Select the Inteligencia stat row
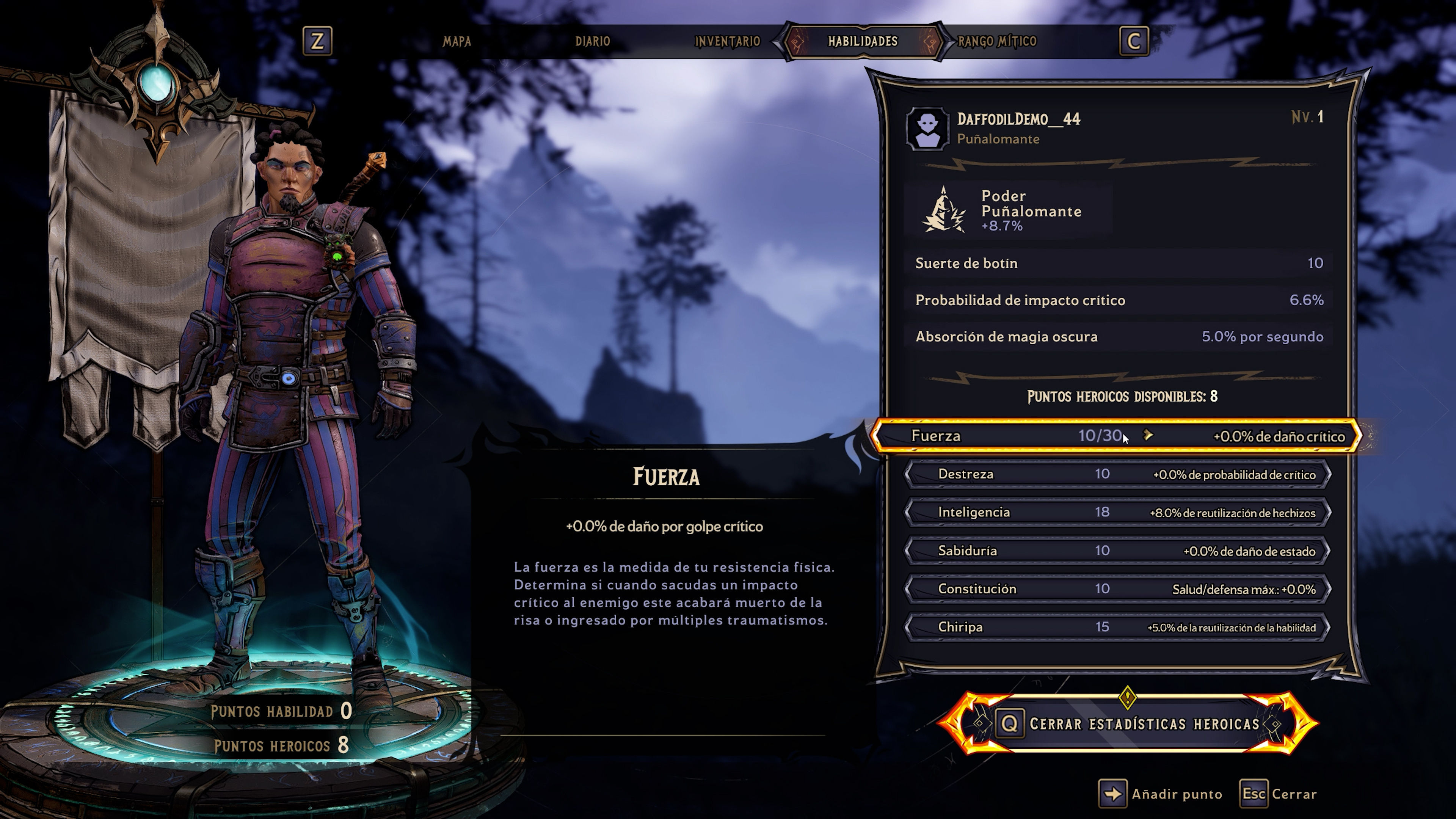This screenshot has height=819, width=1456. click(x=1117, y=513)
